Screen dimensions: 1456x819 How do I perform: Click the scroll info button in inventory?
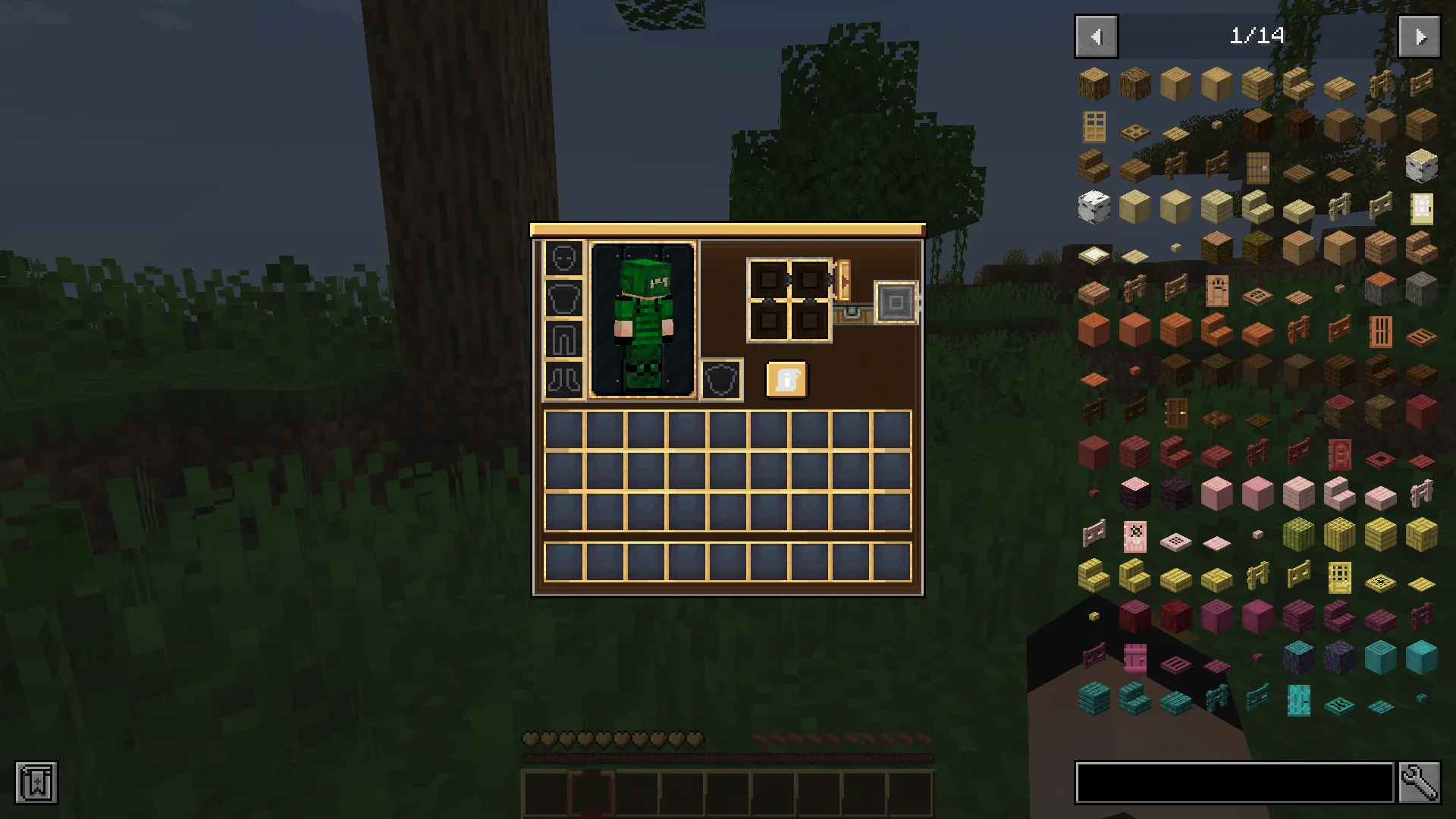tap(786, 379)
